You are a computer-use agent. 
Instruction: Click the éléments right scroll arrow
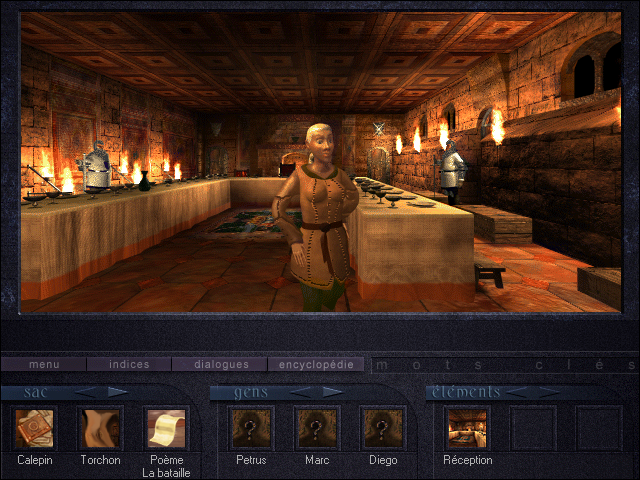point(548,392)
